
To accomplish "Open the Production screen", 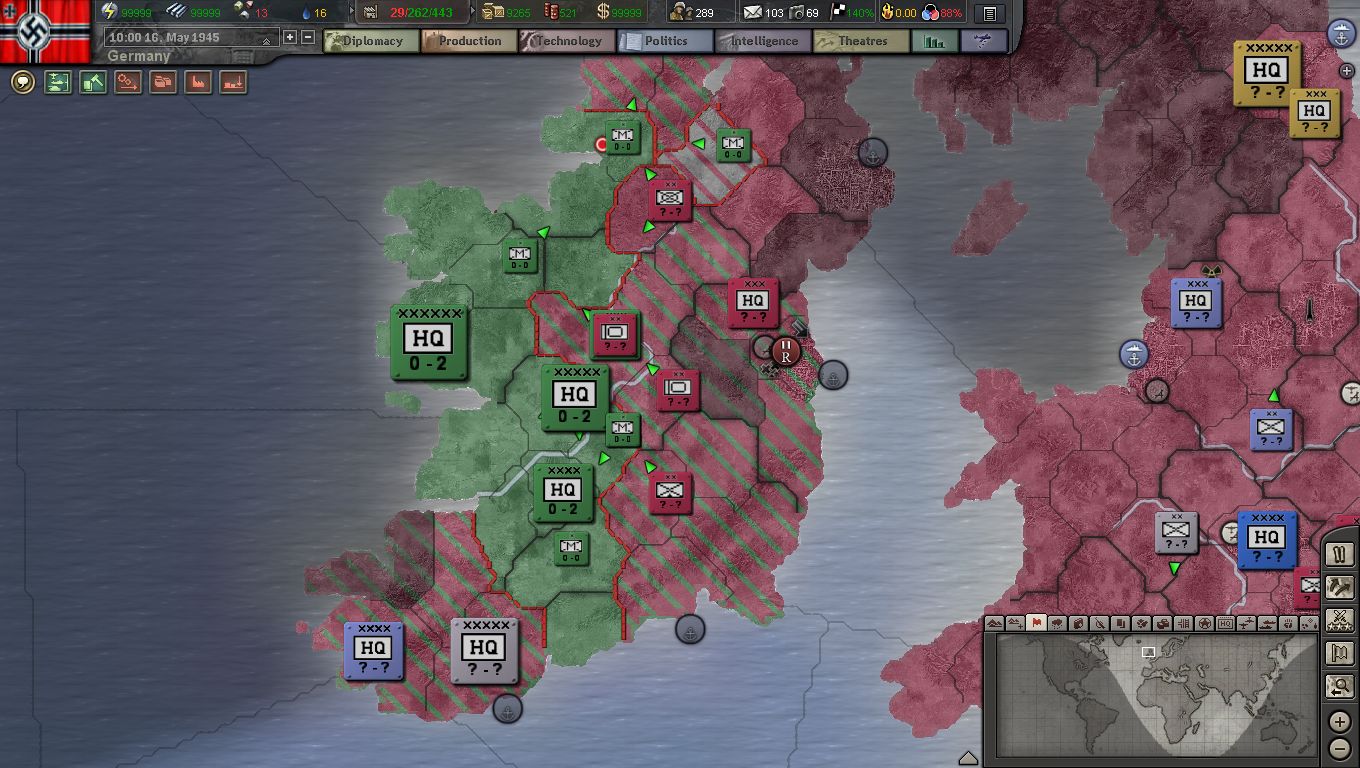I will tap(468, 41).
